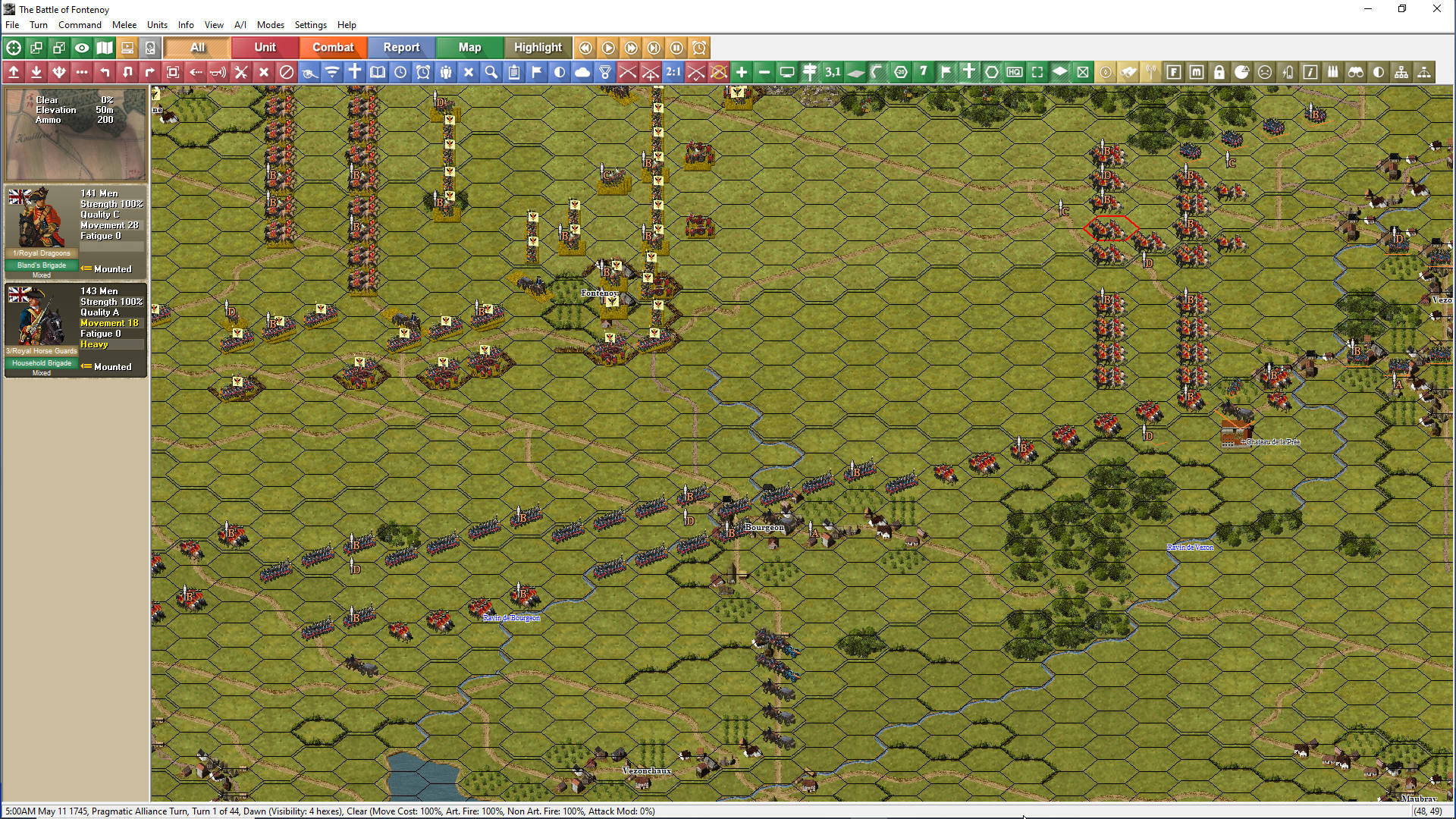Switch to the Unit toolbar tab

(265, 47)
